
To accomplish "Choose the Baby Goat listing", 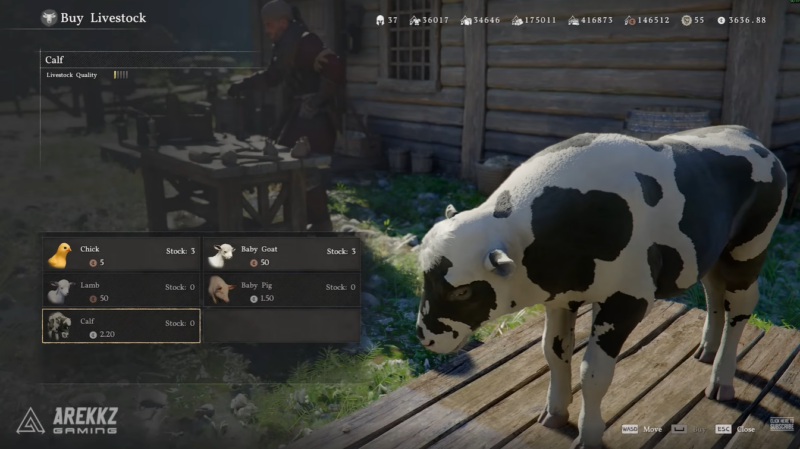I will (x=280, y=255).
